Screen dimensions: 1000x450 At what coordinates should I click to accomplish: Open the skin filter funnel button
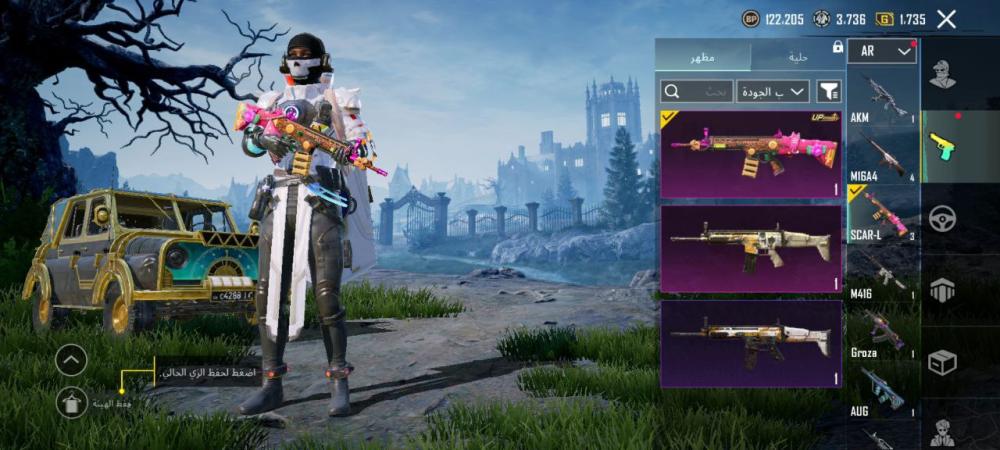click(829, 92)
